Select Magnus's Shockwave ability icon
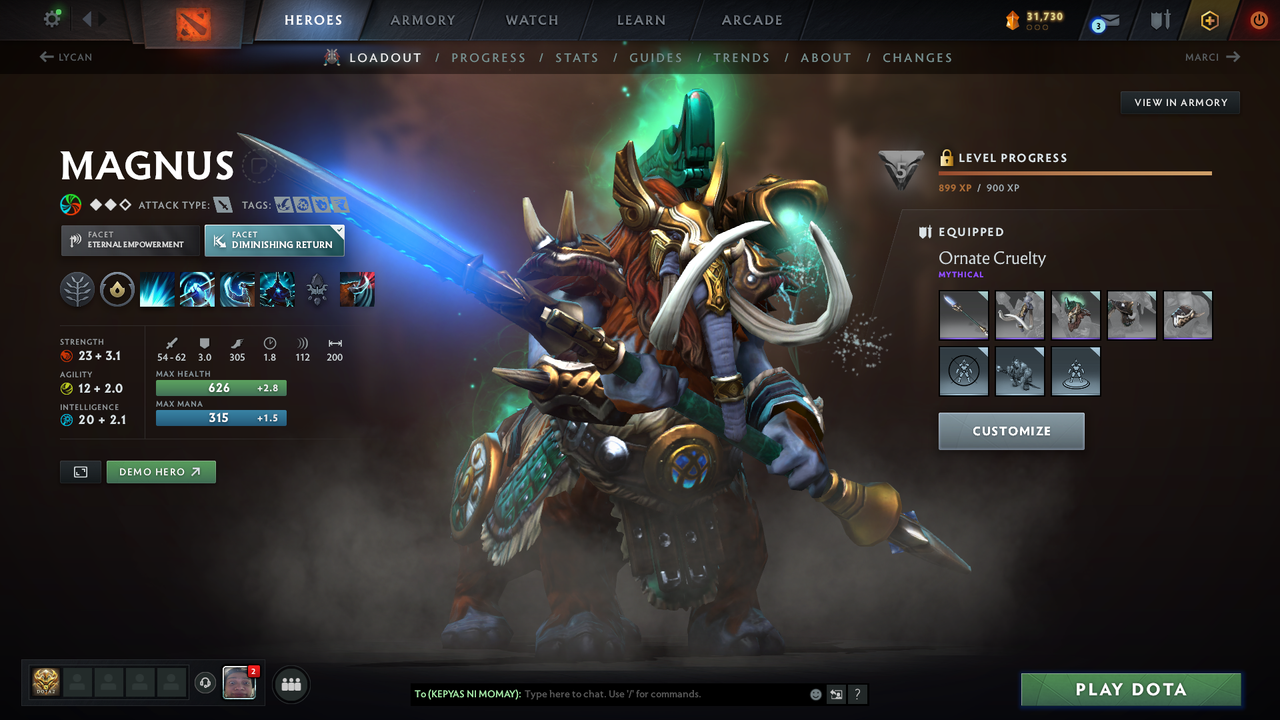Viewport: 1280px width, 720px height. tap(158, 290)
